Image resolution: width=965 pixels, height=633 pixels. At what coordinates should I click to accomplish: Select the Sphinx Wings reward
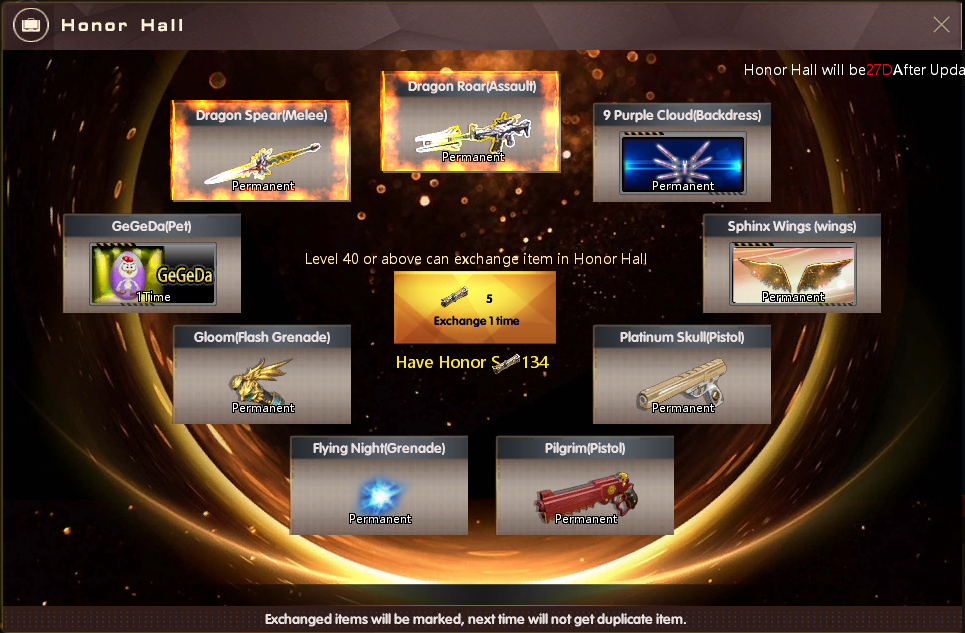click(792, 263)
